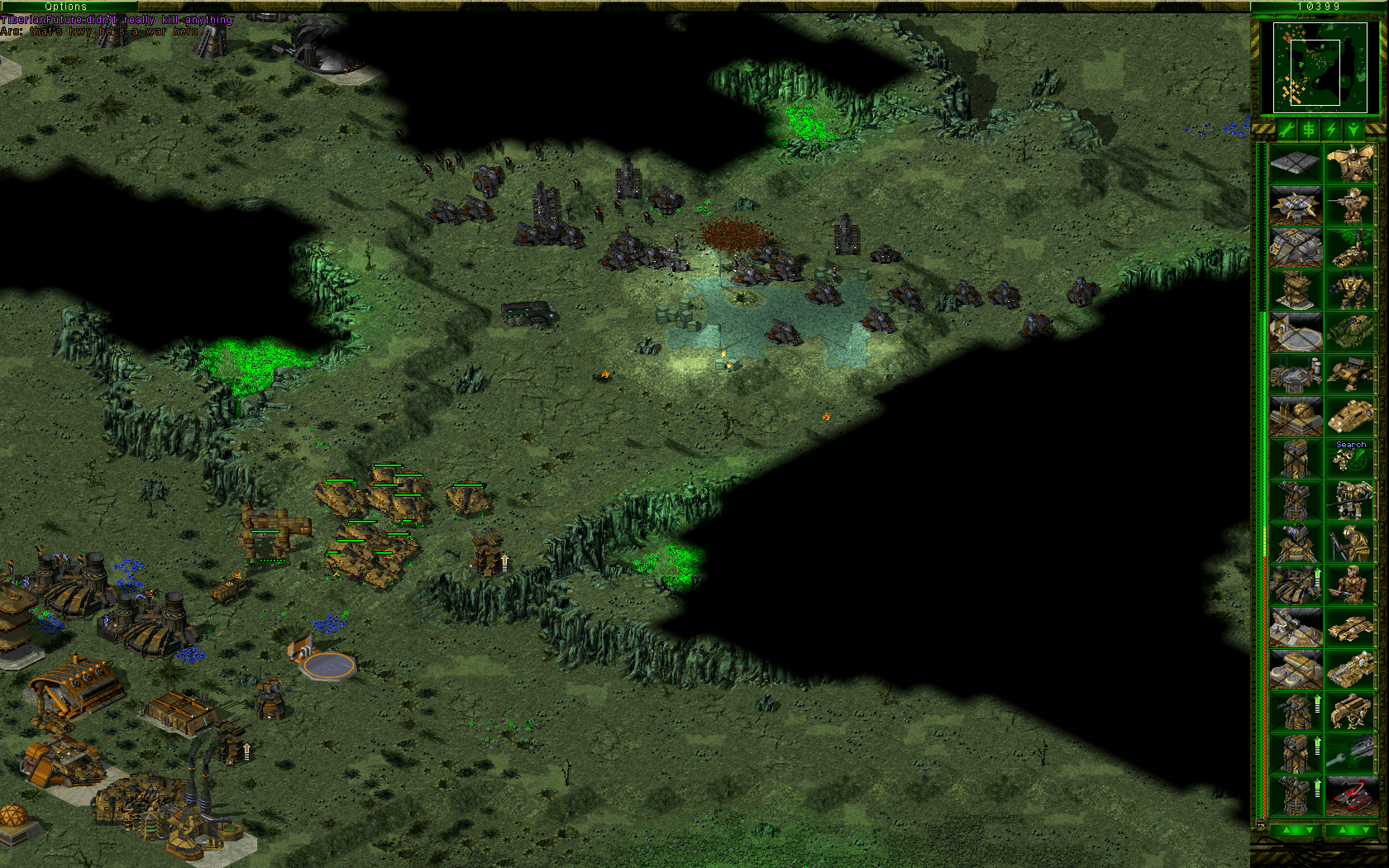
Task: Build the star-shaped landing pad structure
Action: point(1295,206)
